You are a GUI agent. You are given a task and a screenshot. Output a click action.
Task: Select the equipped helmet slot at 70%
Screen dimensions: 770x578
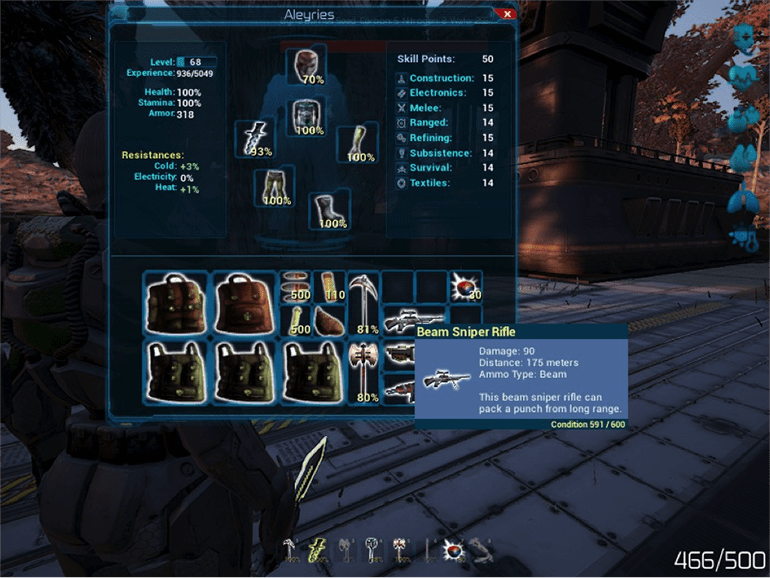[x=306, y=65]
